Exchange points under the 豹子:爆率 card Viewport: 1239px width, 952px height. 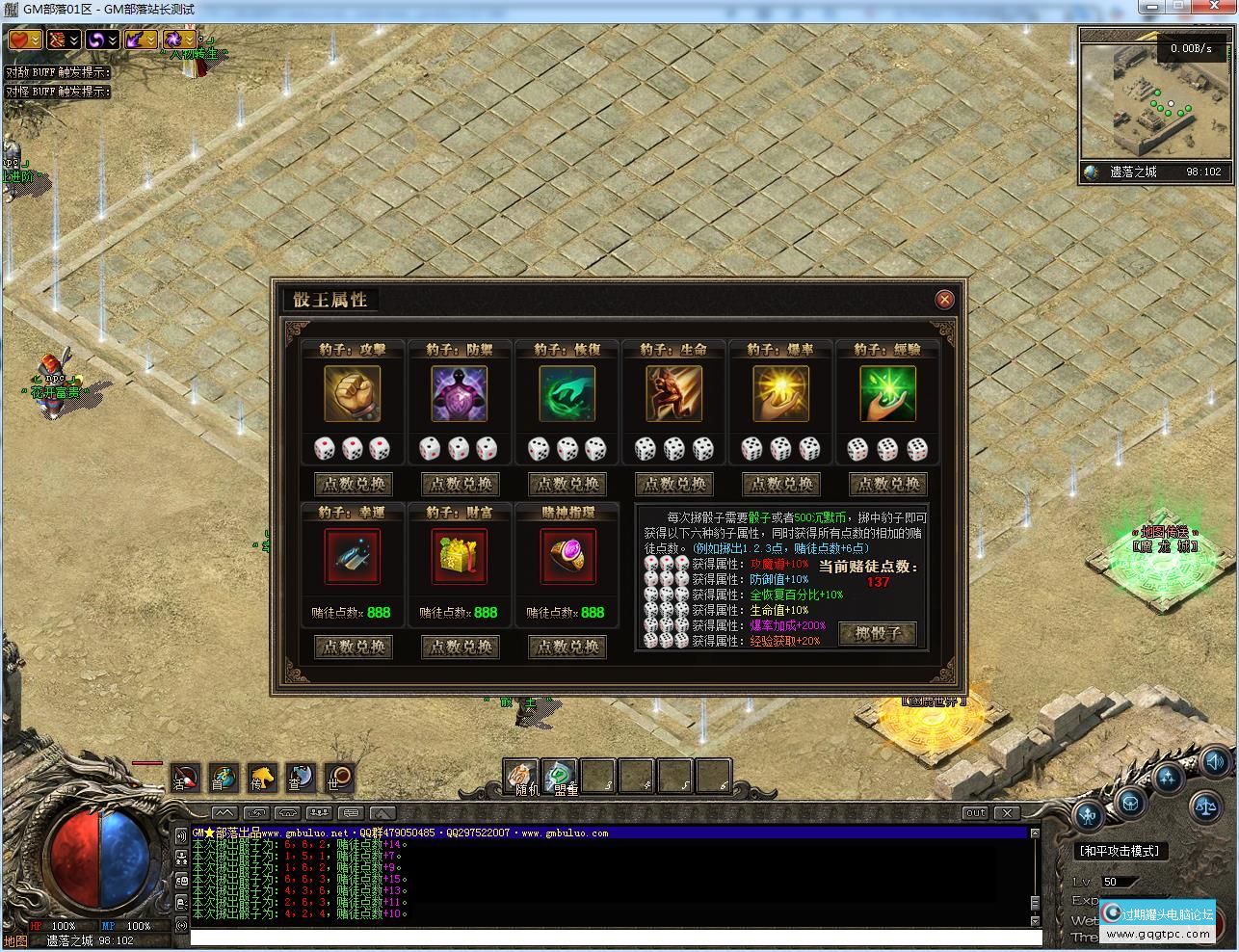point(780,484)
